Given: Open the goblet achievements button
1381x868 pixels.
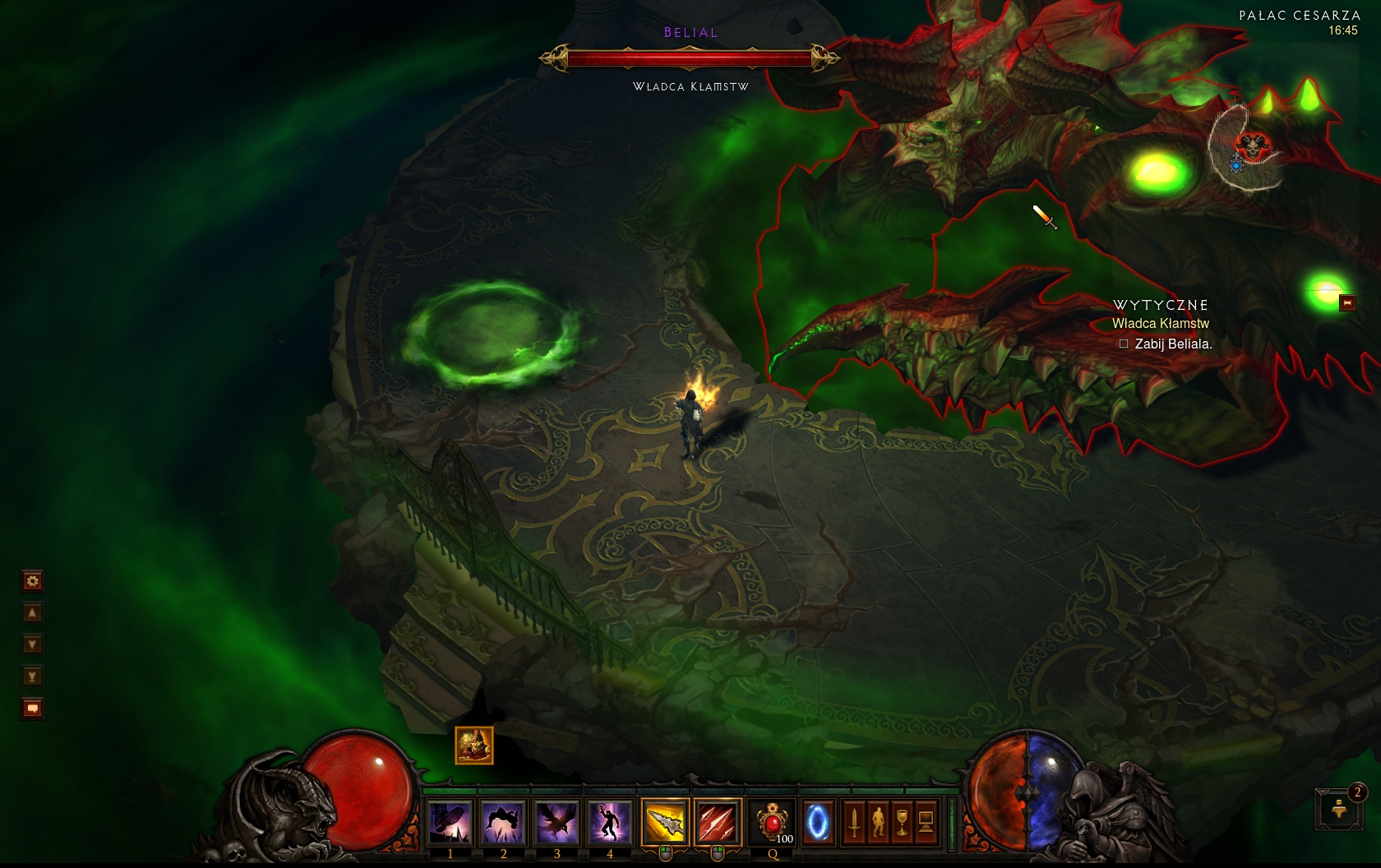Looking at the screenshot, I should pos(902,822).
